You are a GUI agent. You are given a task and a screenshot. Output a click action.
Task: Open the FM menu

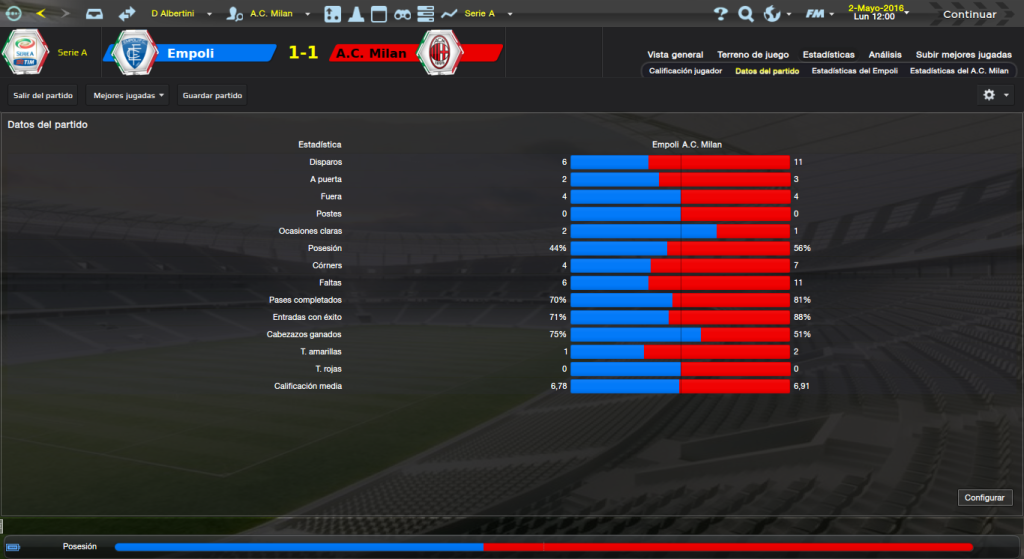tap(820, 14)
